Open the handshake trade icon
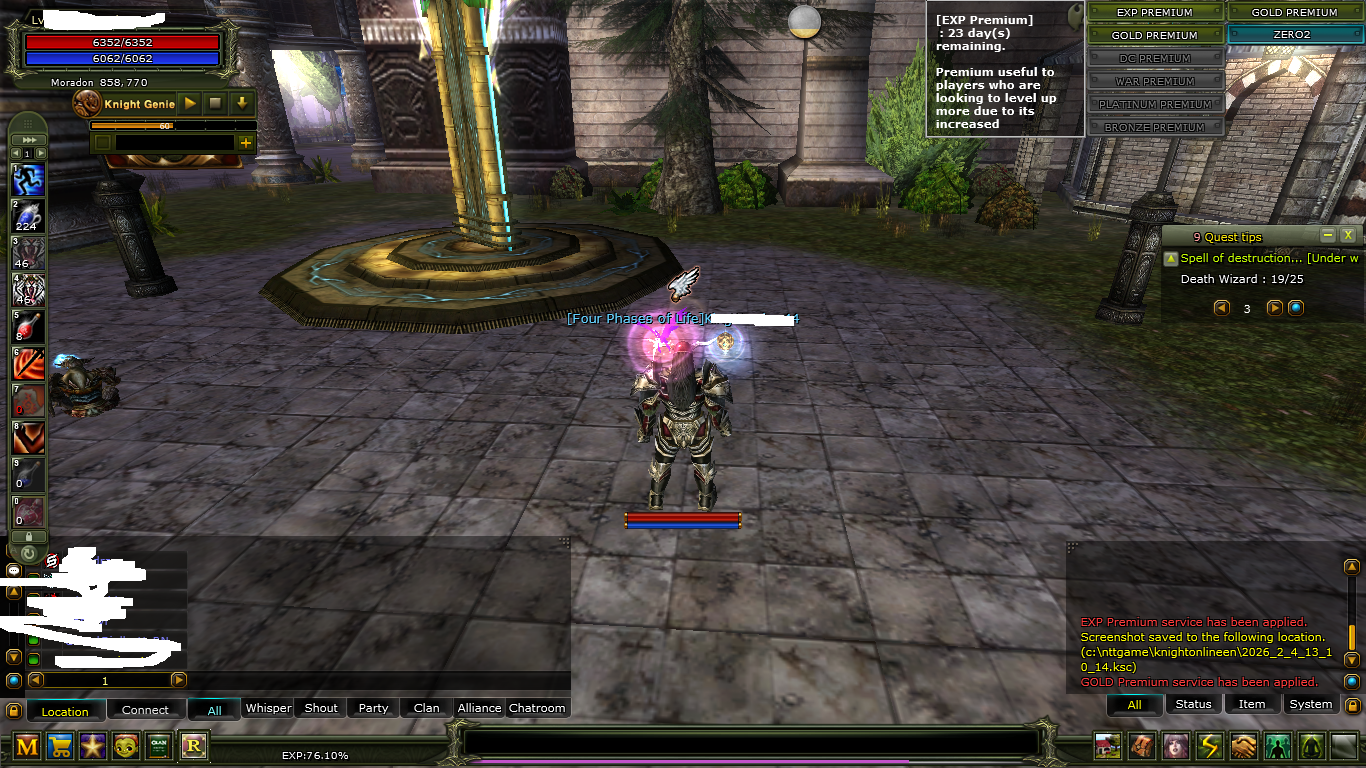The width and height of the screenshot is (1366, 768). 1242,748
